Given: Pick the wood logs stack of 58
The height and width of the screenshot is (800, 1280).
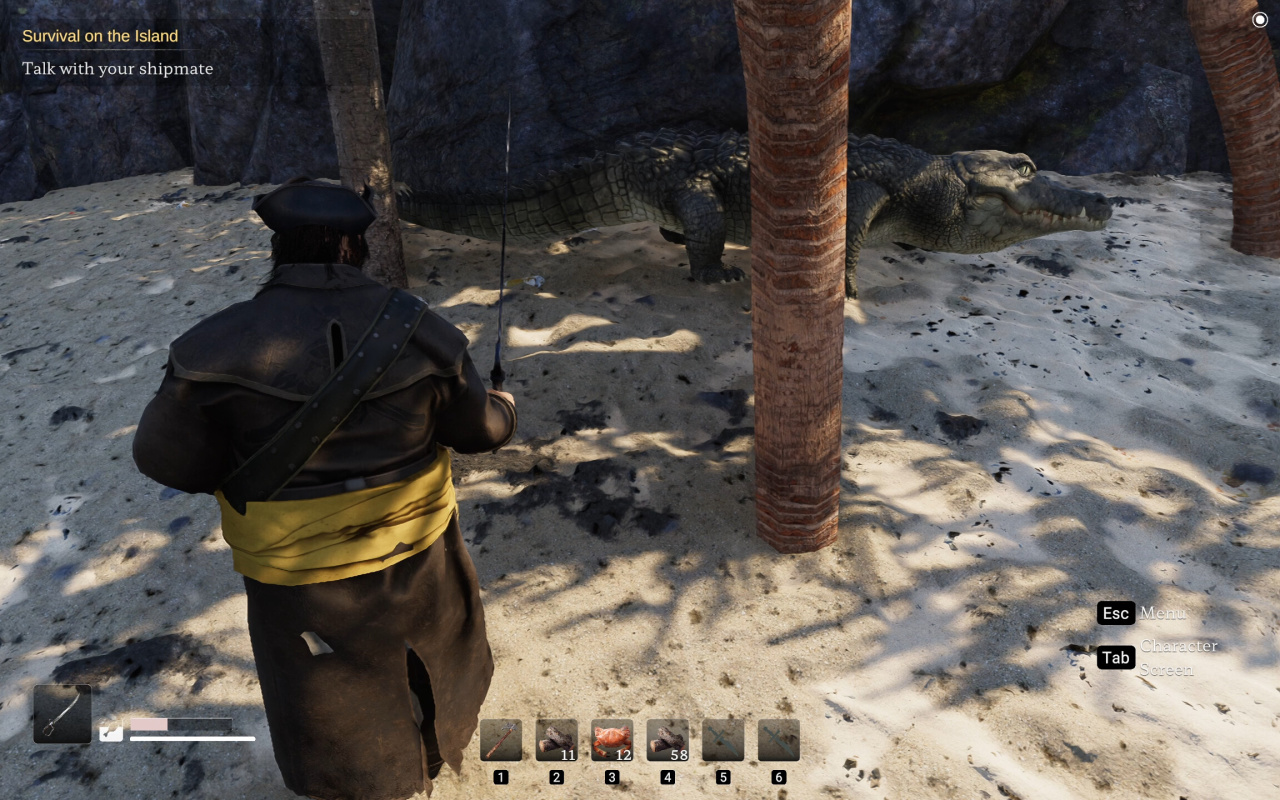Looking at the screenshot, I should (x=668, y=741).
